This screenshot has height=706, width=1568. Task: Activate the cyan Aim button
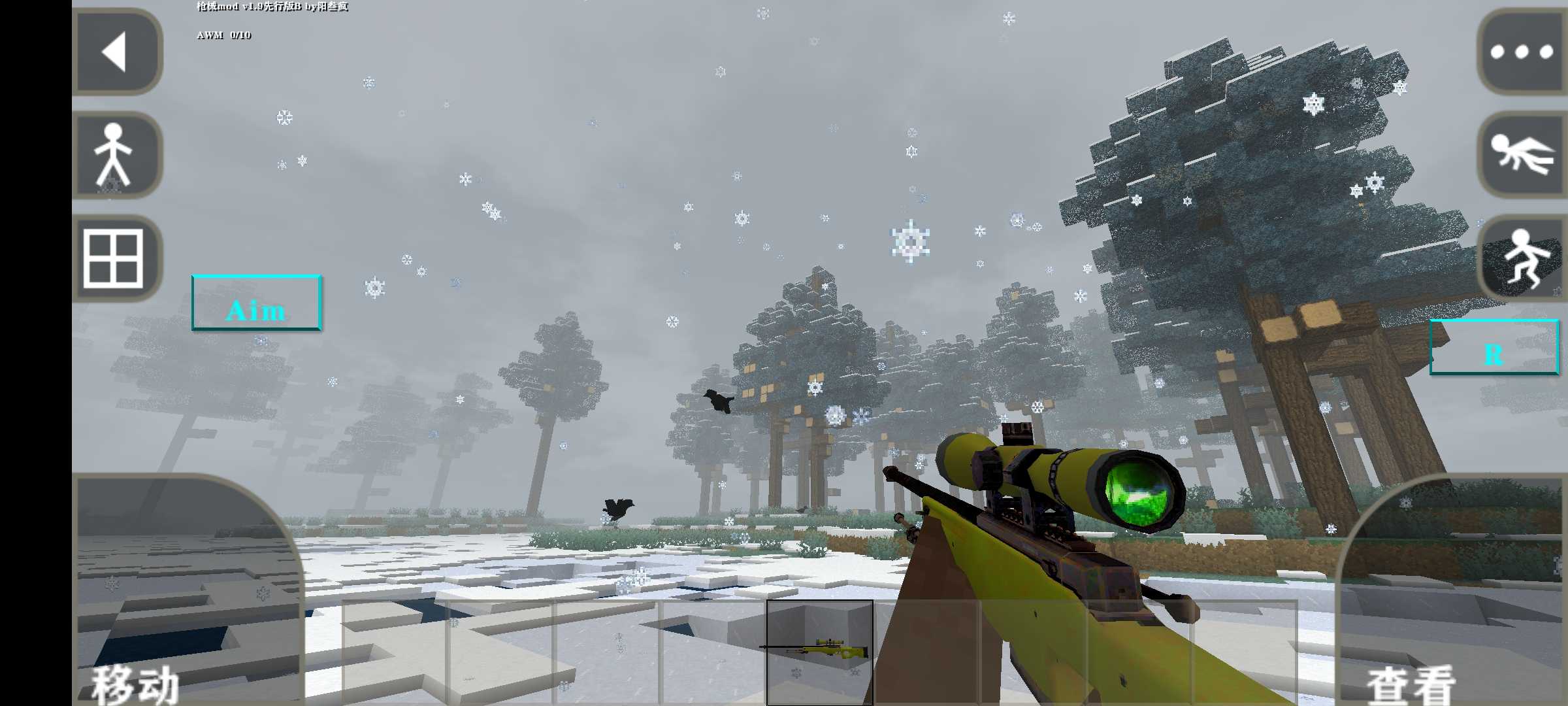(256, 303)
